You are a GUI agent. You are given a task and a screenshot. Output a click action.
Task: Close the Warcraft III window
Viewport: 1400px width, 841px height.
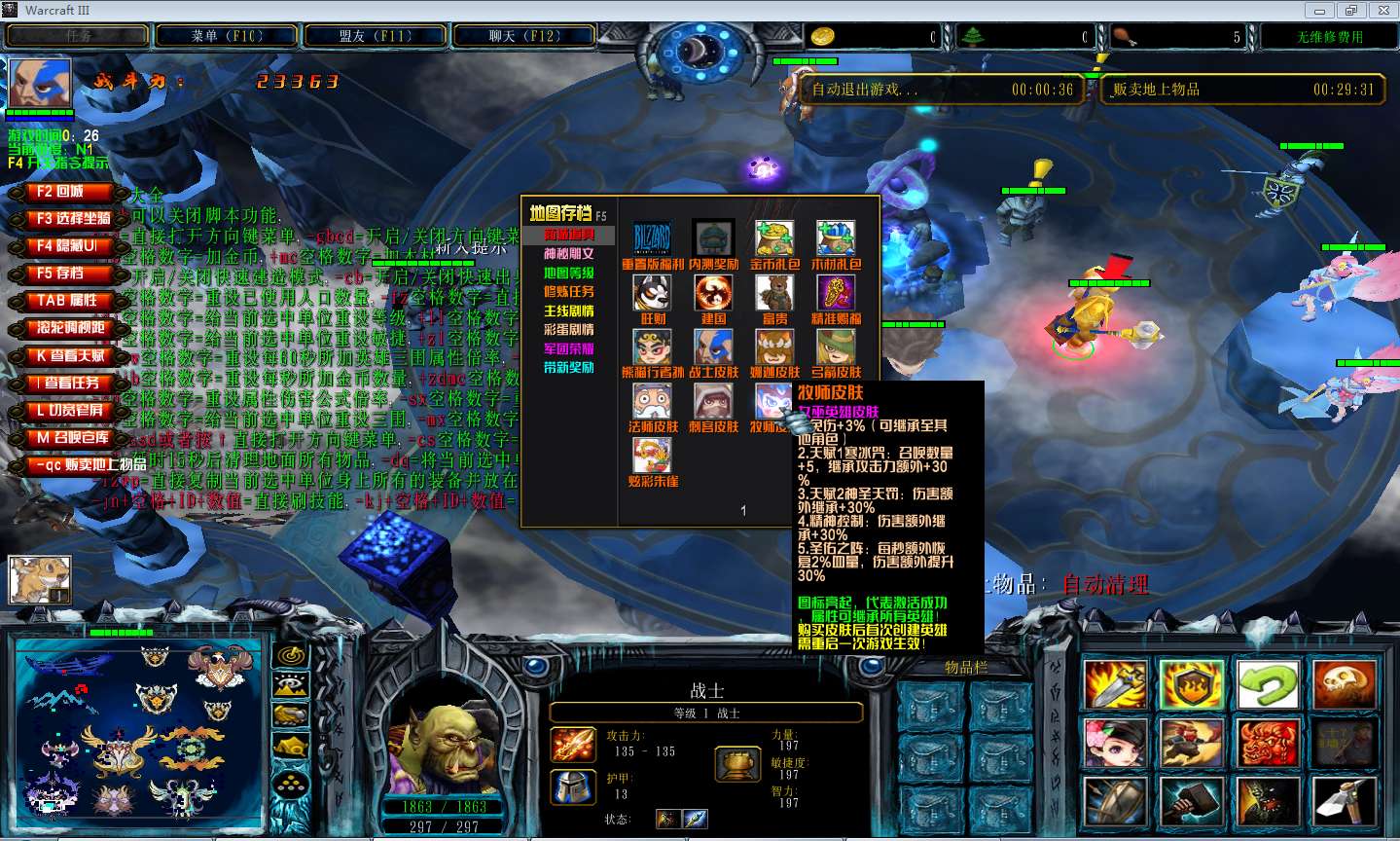(x=1382, y=11)
